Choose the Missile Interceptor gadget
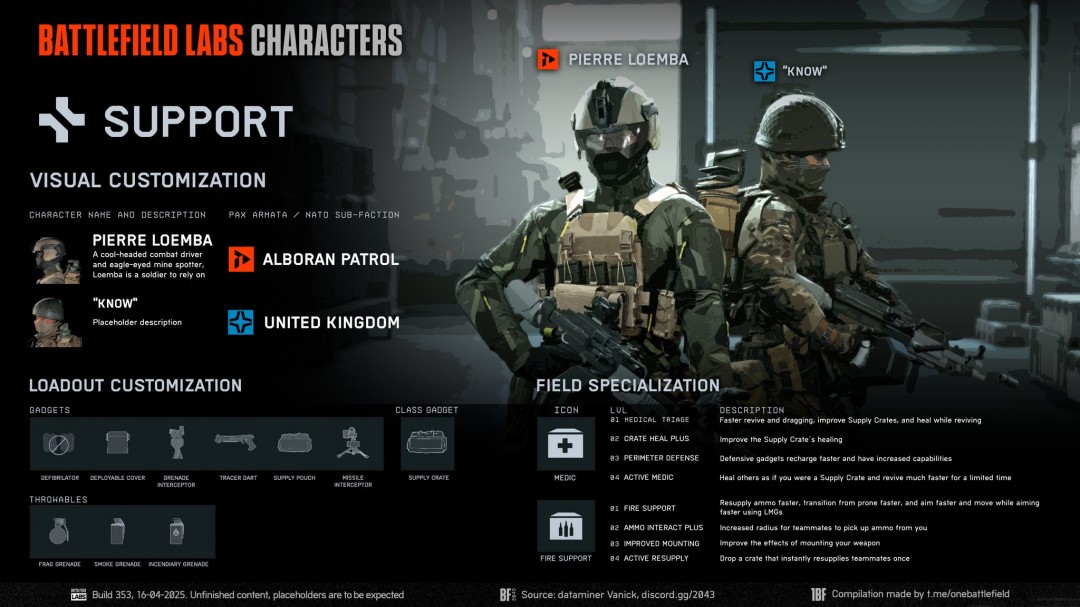The height and width of the screenshot is (607, 1080). tap(352, 443)
